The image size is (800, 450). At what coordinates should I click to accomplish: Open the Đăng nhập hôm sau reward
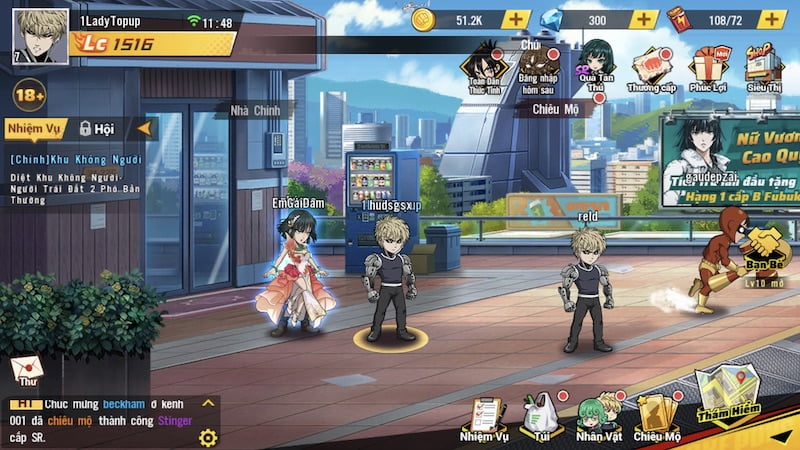pos(539,66)
